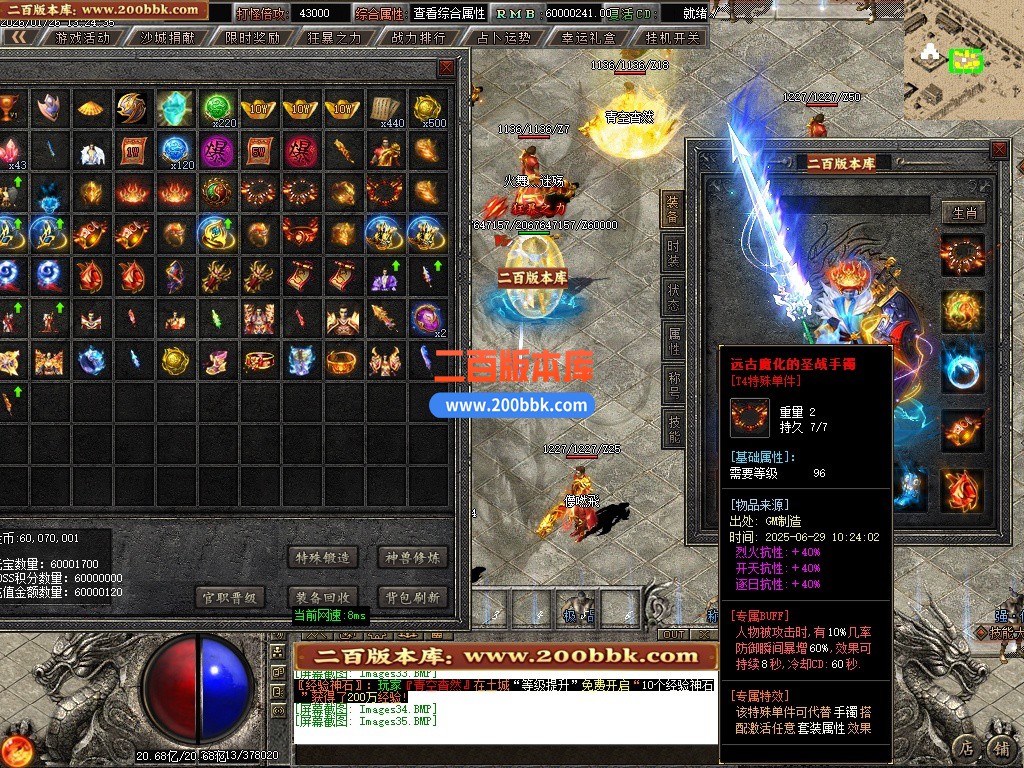Open the minimap
This screenshot has height=768, width=1024.
point(964,60)
